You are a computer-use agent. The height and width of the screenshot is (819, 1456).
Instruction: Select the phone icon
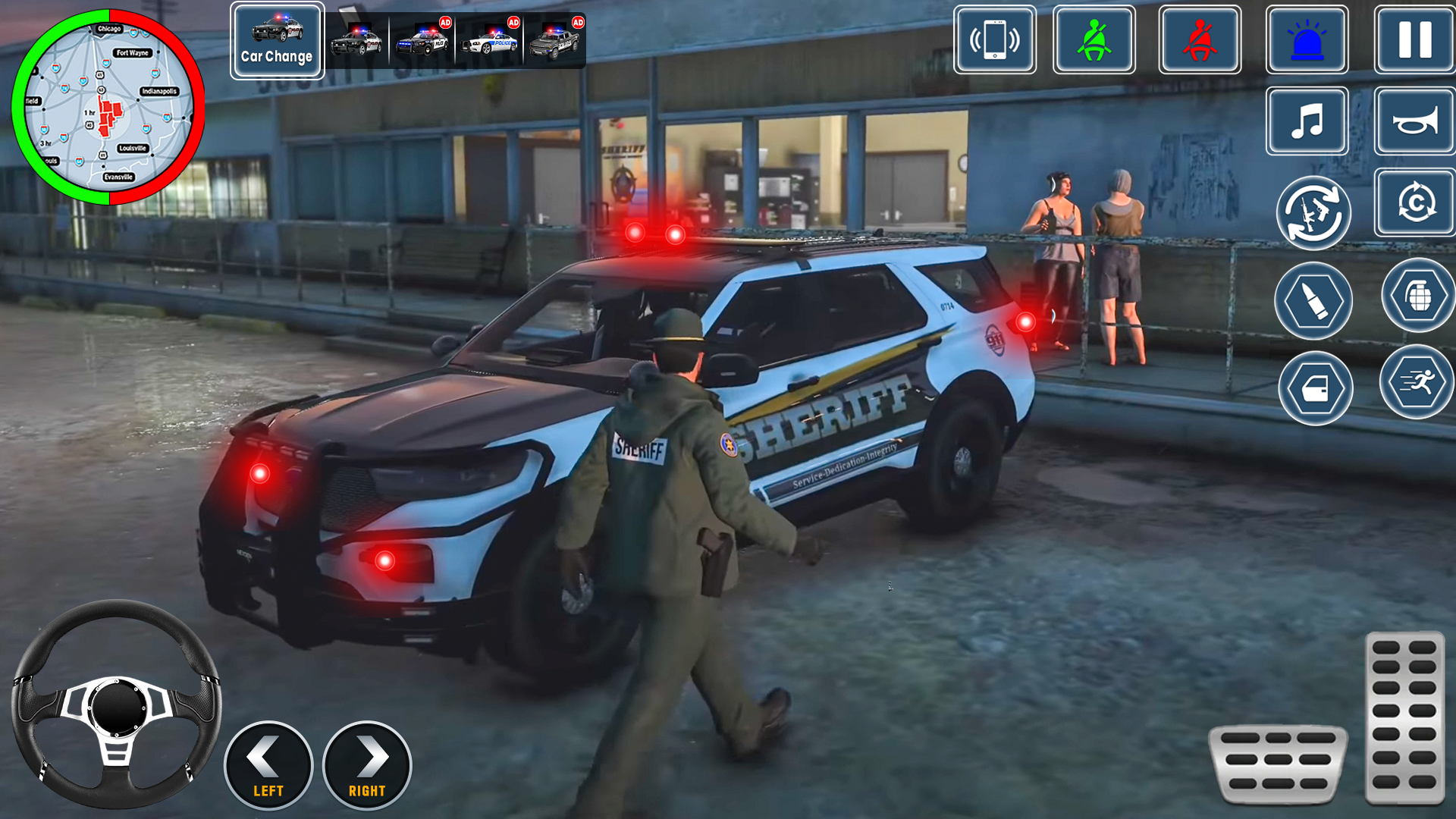point(993,41)
